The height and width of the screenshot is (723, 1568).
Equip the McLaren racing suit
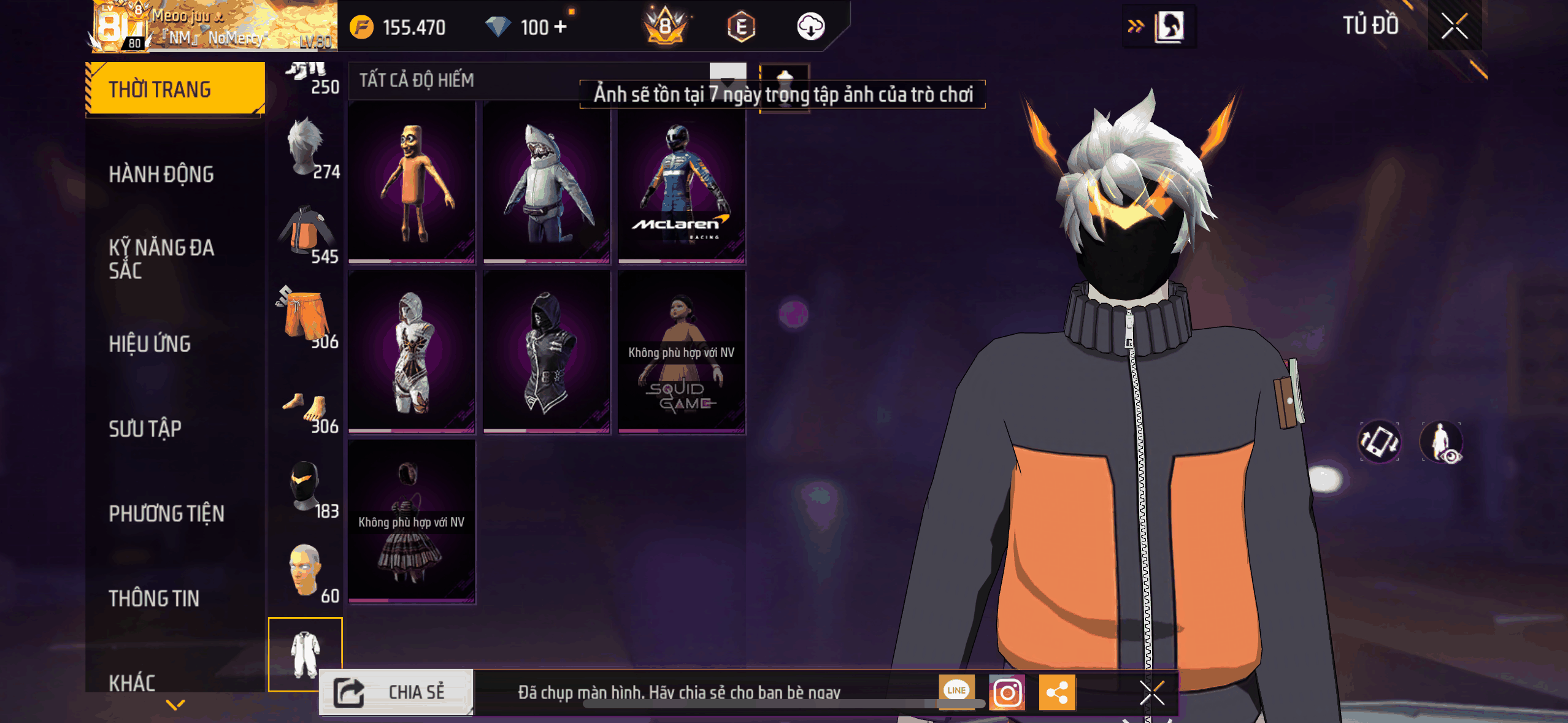681,182
